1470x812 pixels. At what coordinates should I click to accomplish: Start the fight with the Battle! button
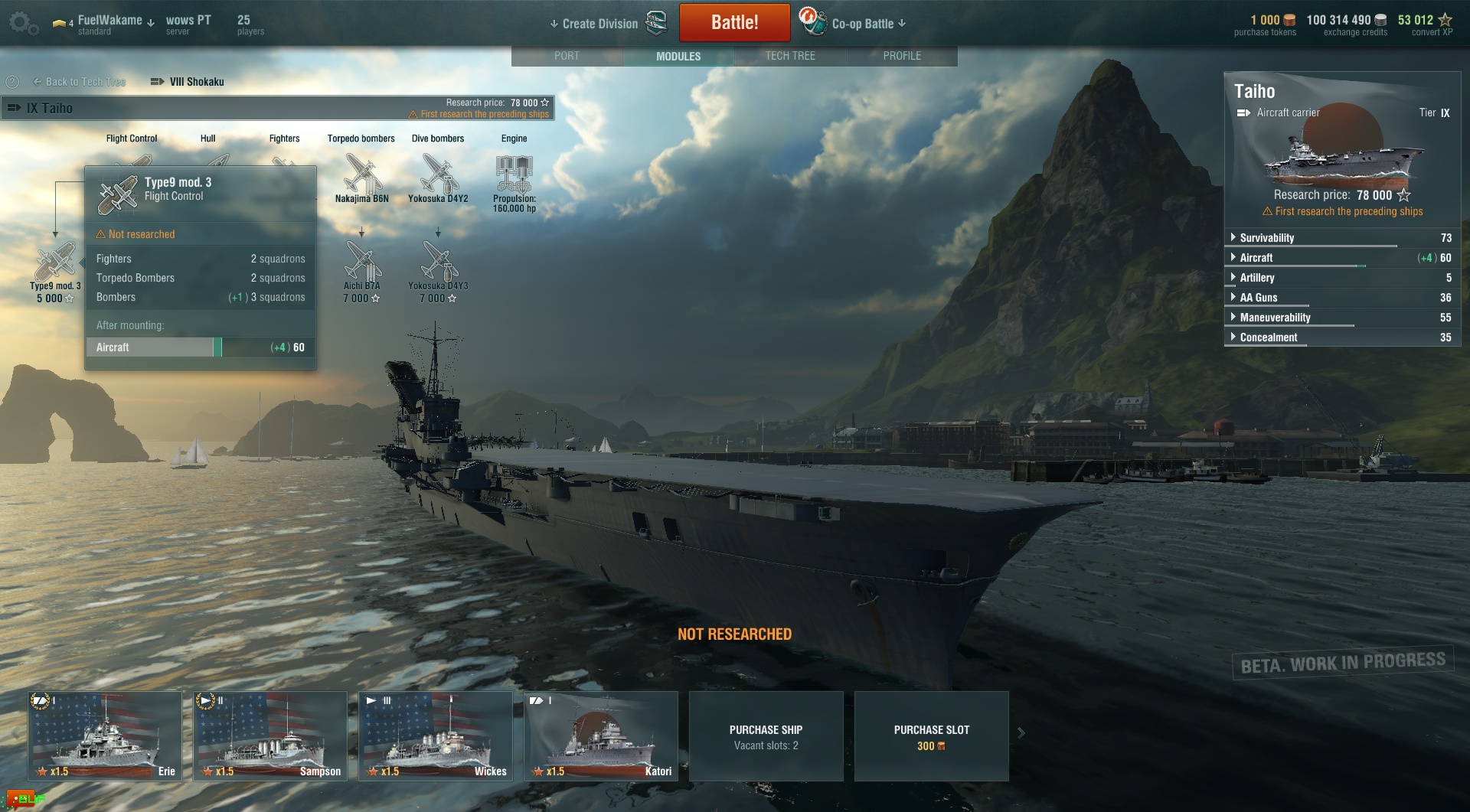pyautogui.click(x=734, y=22)
